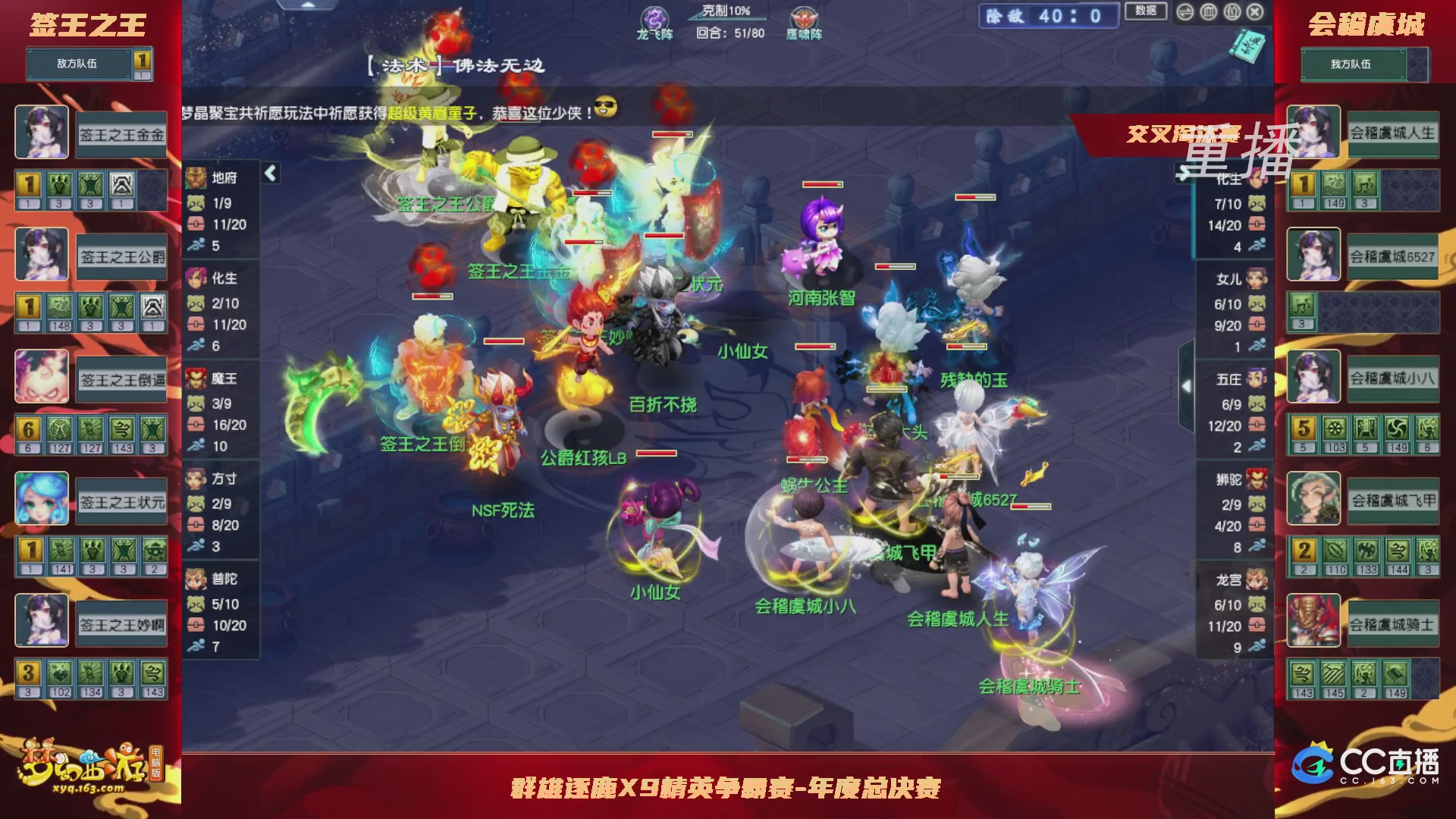Toggle the double-arrow swap icon in top toolbar
This screenshot has width=1456, height=819.
1185,11
